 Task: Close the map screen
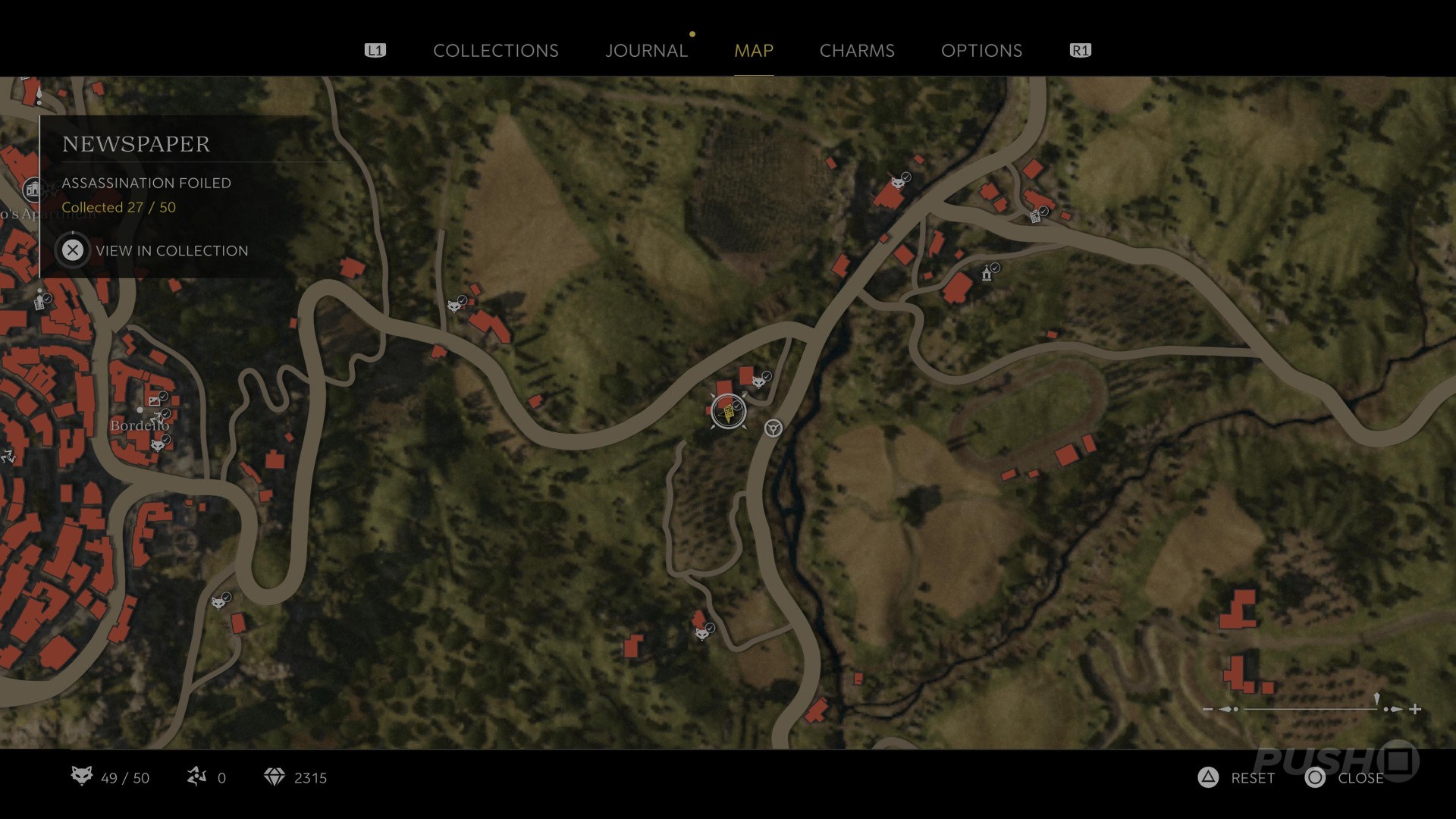tap(1345, 778)
